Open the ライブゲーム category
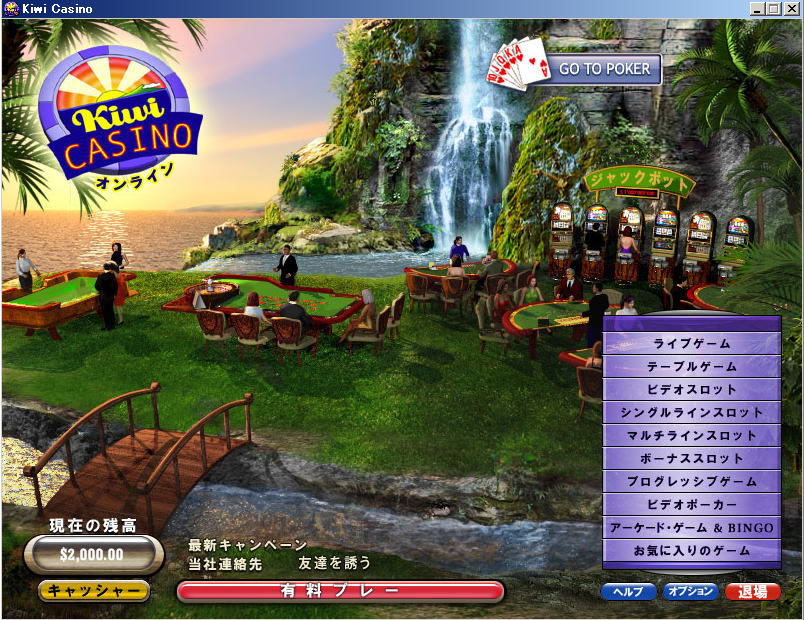 pos(691,344)
